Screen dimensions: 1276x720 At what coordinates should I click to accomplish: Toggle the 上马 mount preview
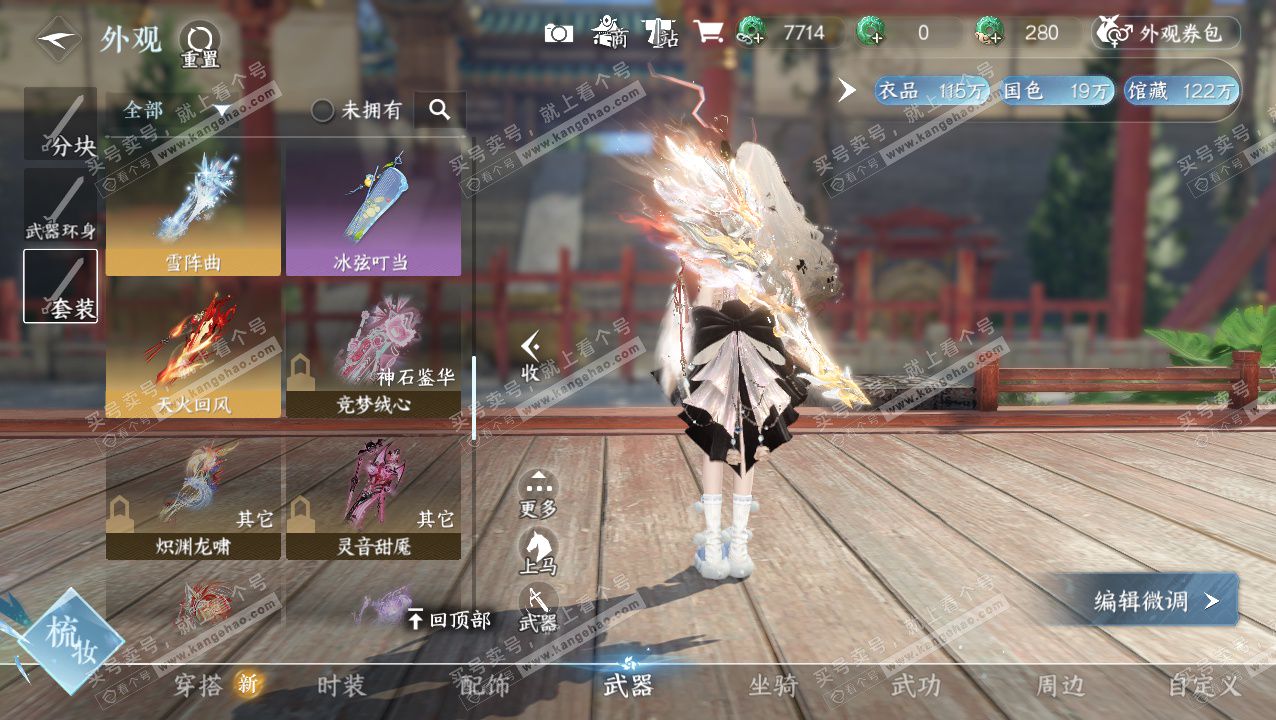(538, 552)
